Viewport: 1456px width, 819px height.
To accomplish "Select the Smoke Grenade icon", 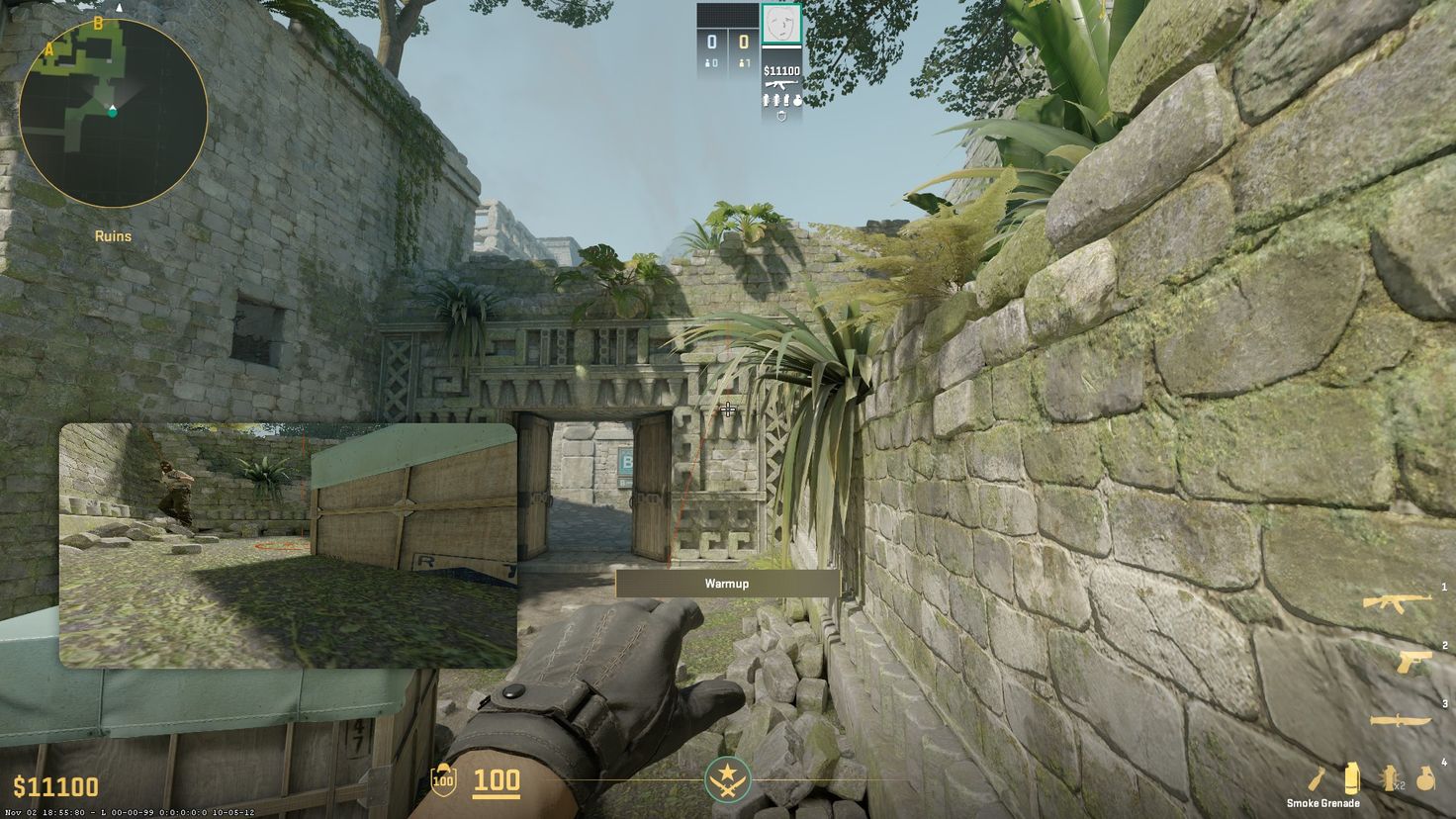I will (x=1351, y=778).
